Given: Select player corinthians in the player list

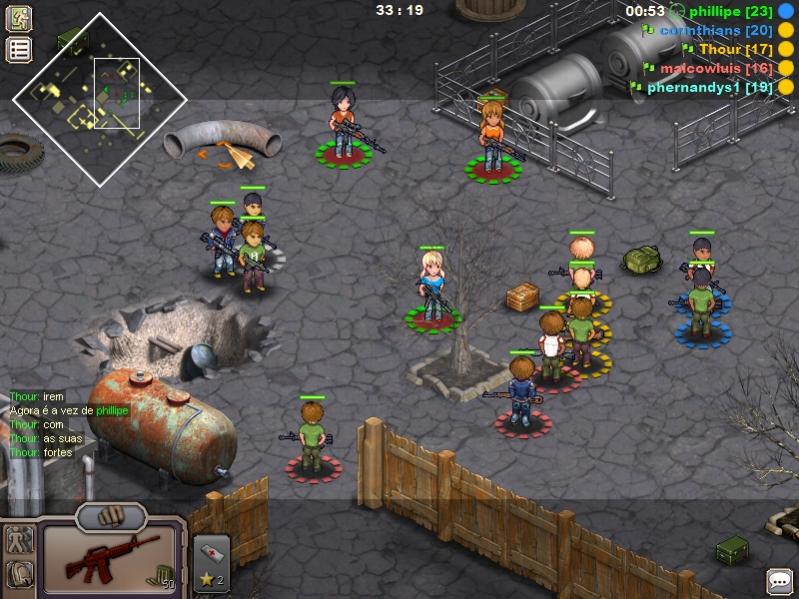Looking at the screenshot, I should 714,30.
